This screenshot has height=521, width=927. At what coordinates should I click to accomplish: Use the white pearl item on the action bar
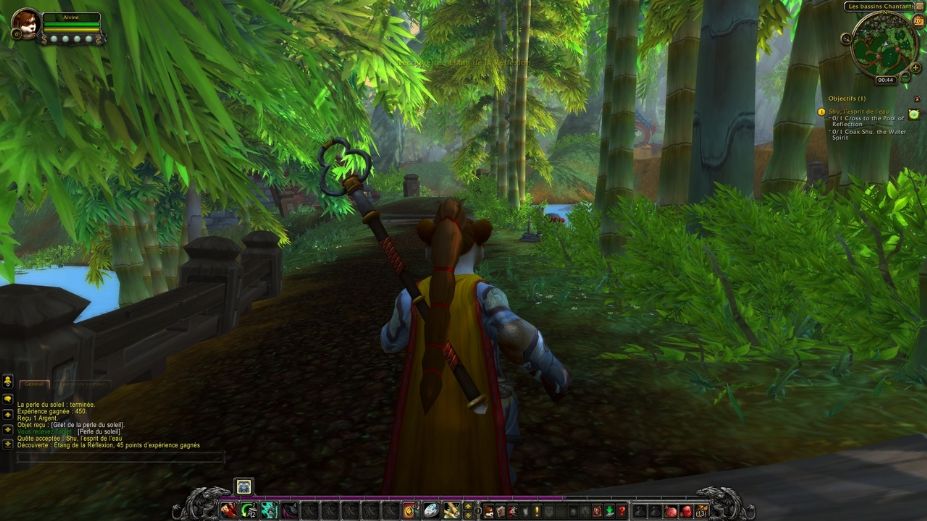(430, 511)
